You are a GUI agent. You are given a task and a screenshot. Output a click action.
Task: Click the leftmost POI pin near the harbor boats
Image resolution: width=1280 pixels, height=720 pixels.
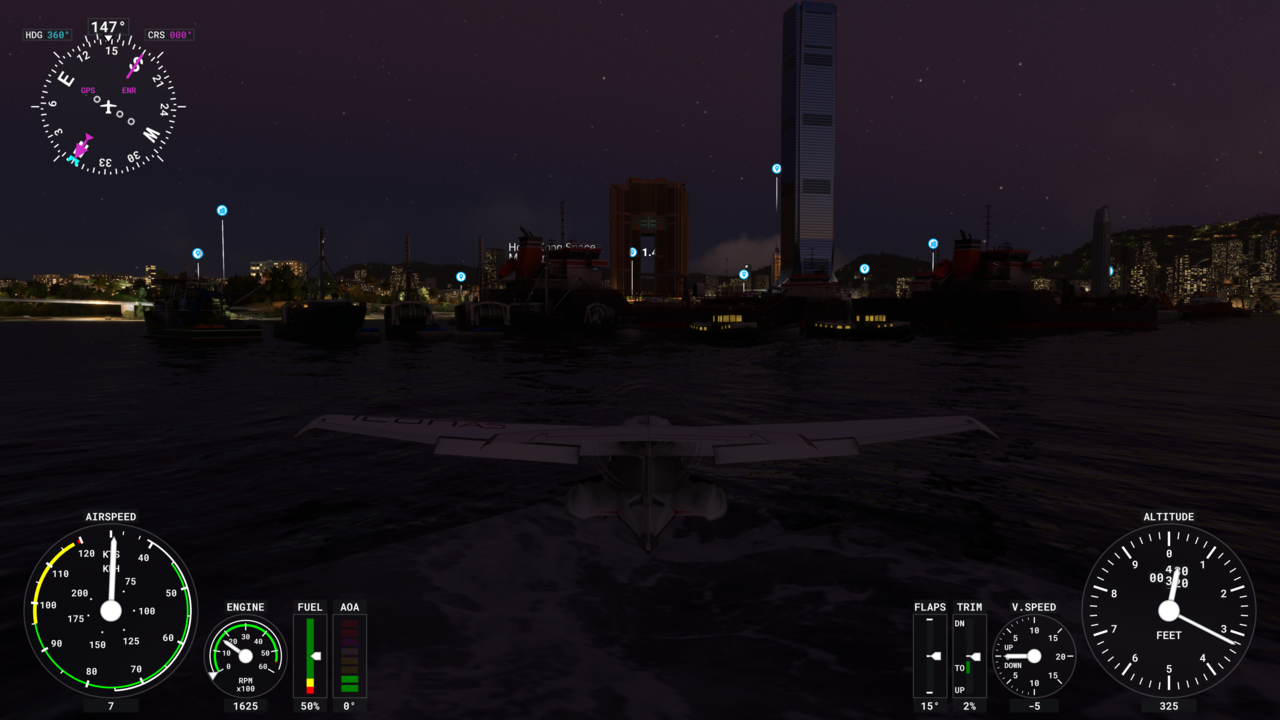click(x=197, y=253)
